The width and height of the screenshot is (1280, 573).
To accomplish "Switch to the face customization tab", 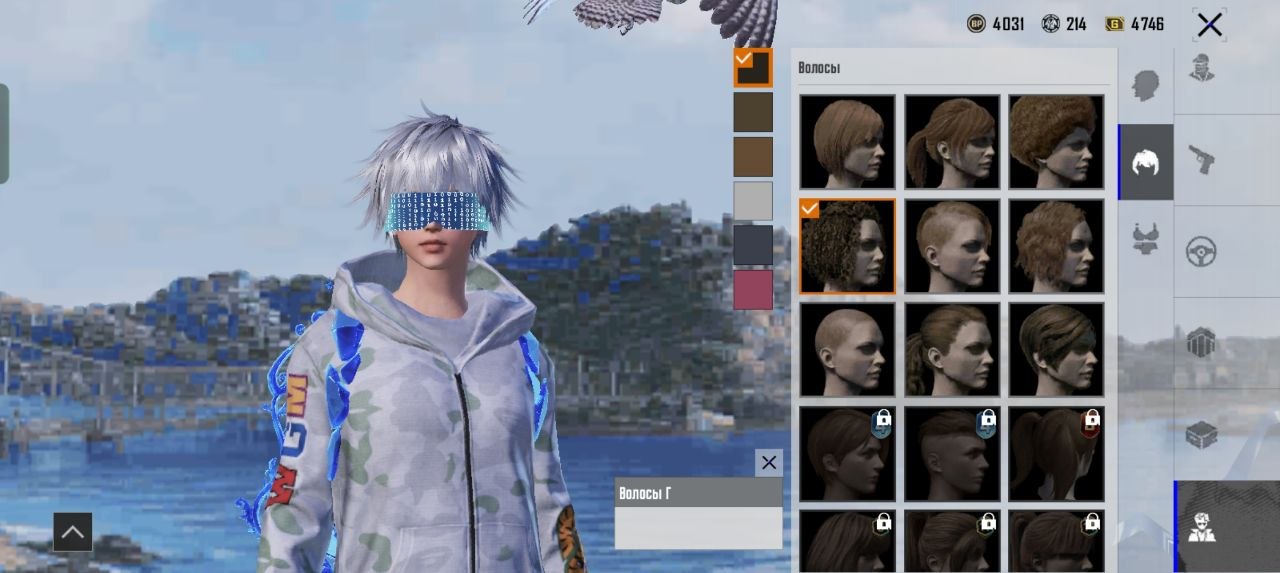I will pos(1146,85).
